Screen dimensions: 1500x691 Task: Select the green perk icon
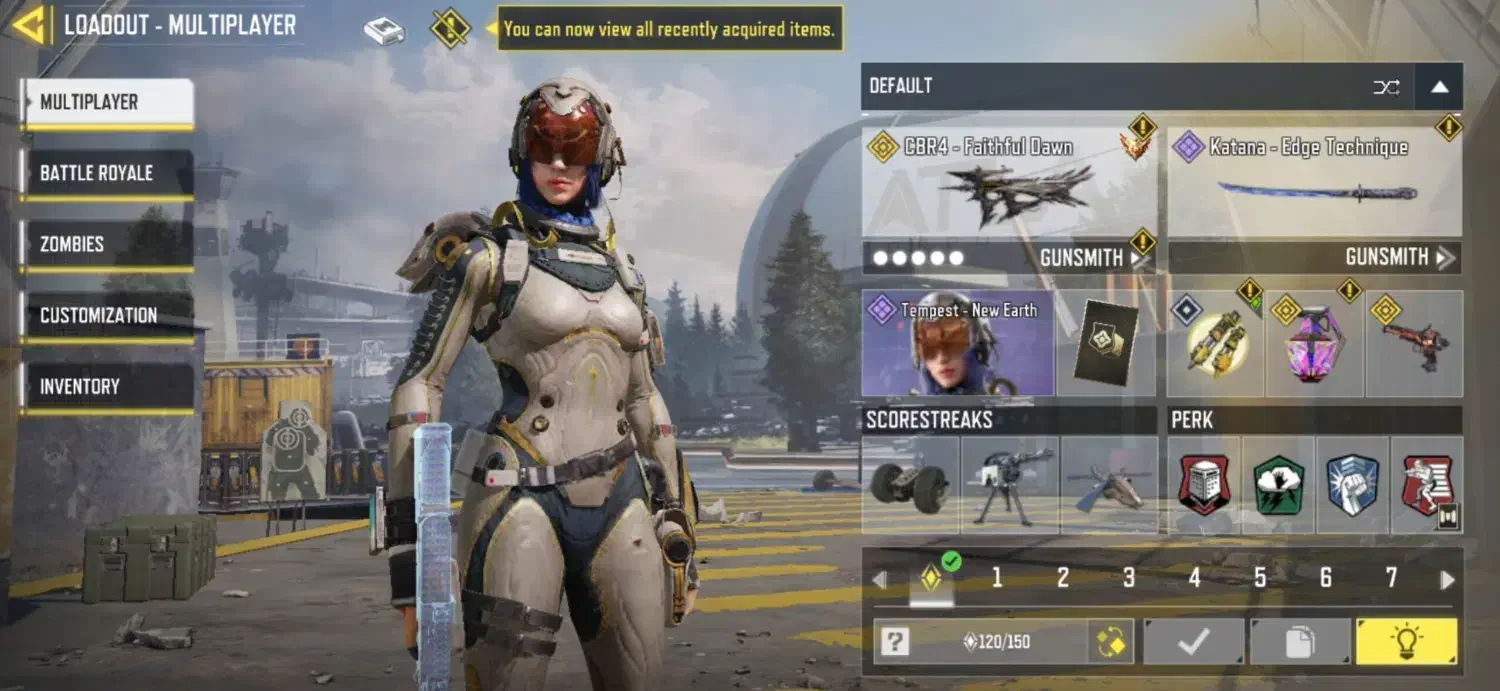(1278, 484)
